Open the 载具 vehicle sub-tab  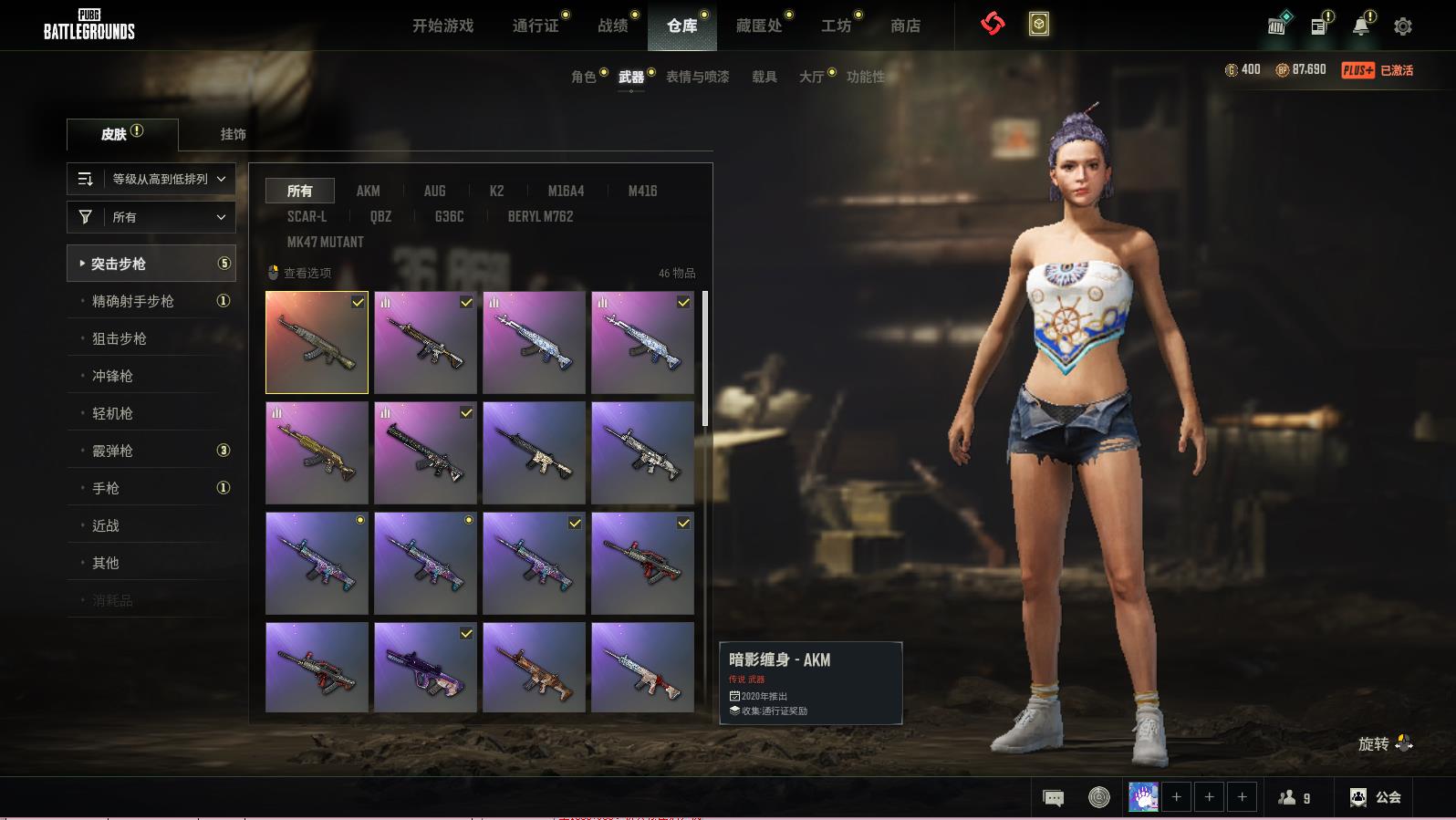(764, 77)
